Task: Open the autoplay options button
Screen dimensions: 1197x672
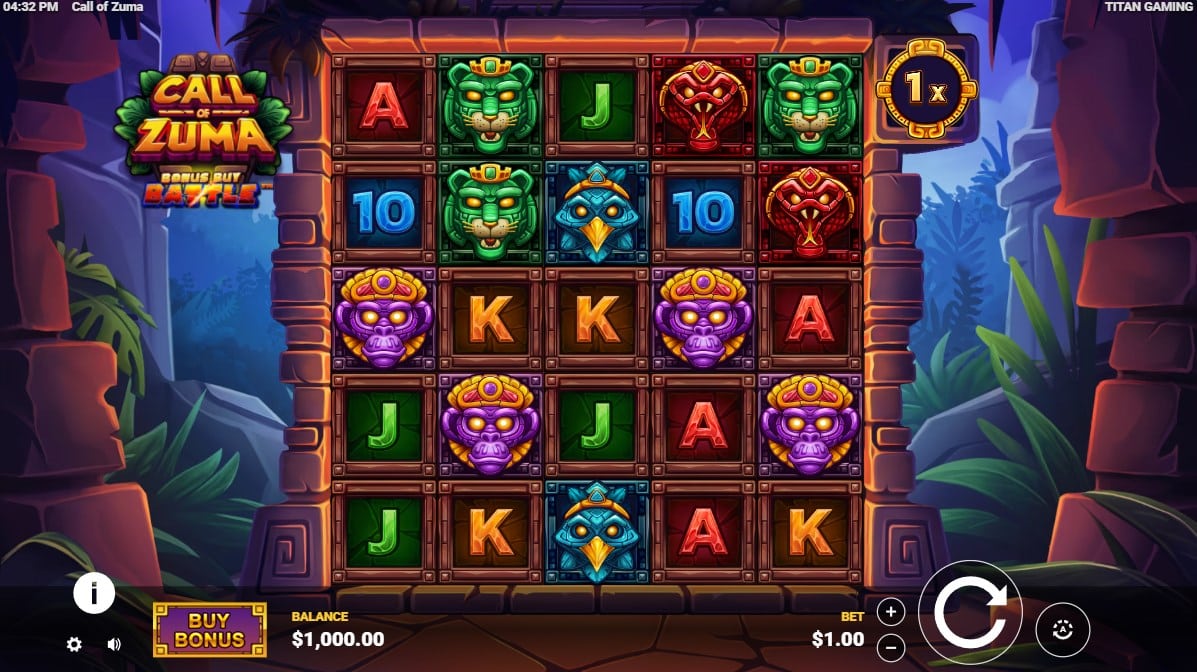Action: [x=1062, y=629]
